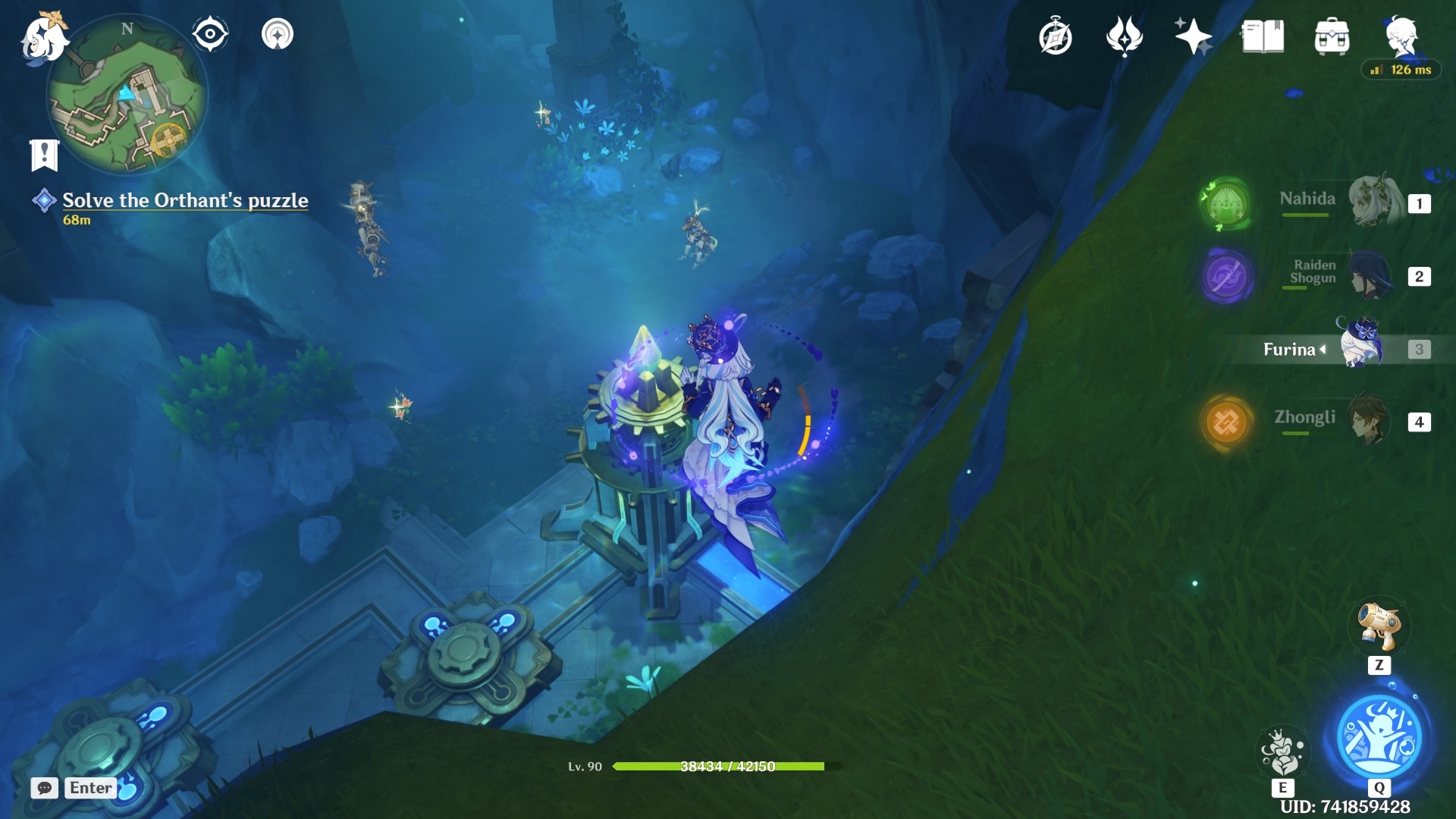Select Furina in the party list
1456x819 pixels.
[x=1362, y=347]
